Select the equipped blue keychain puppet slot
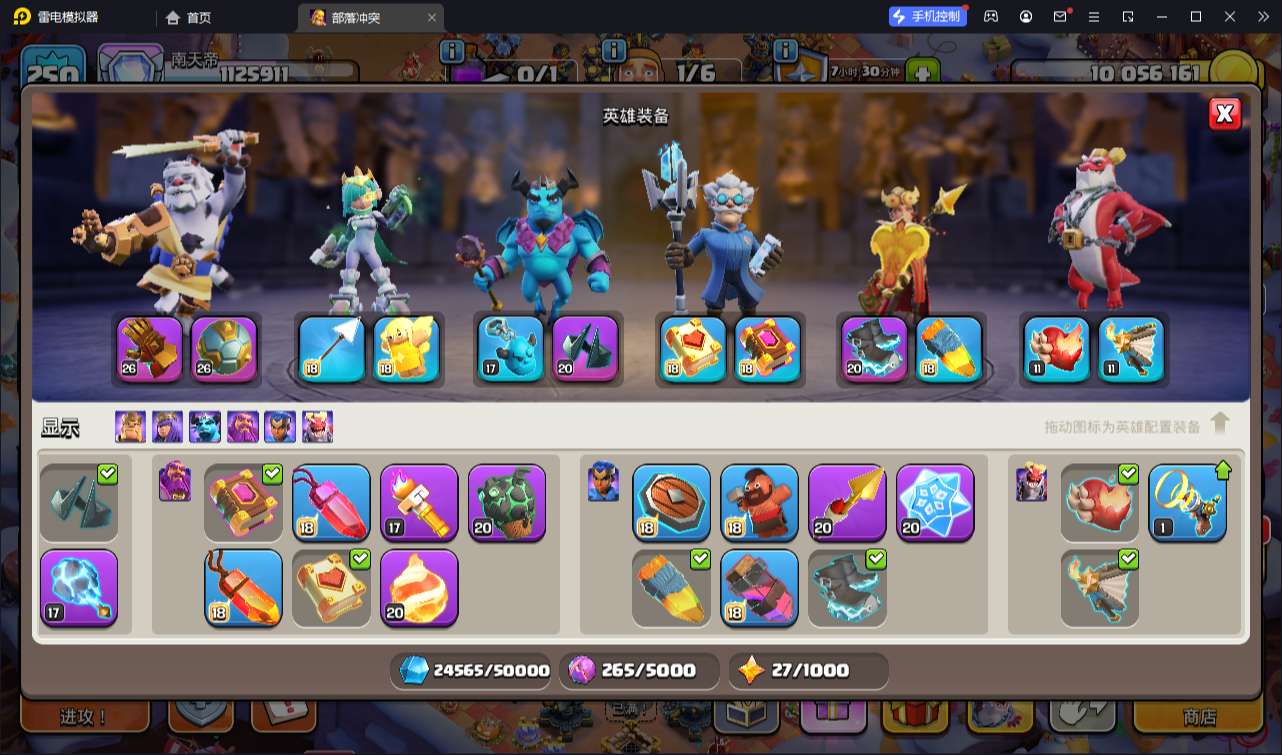The image size is (1282, 755). [x=510, y=349]
